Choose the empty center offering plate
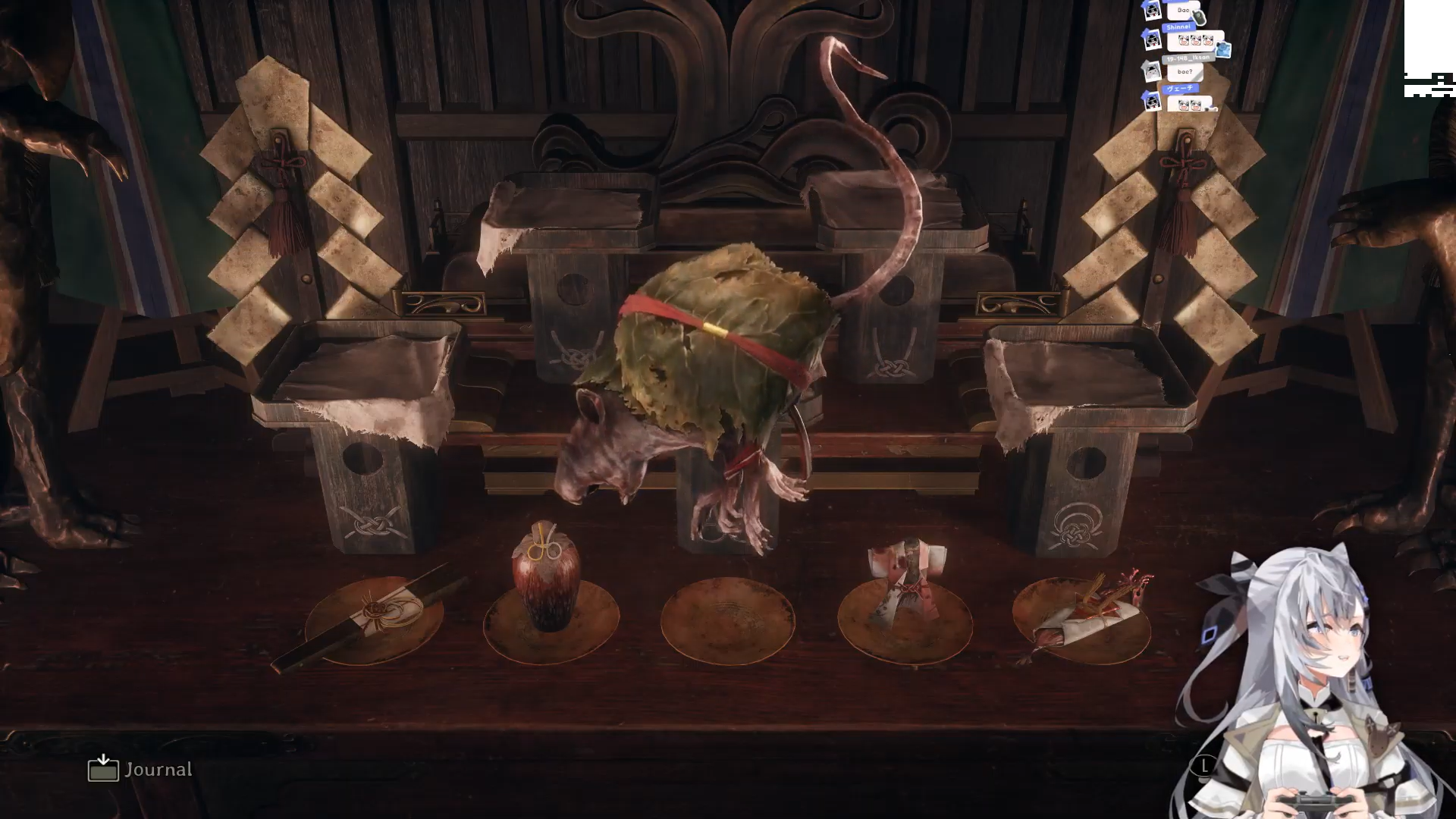Viewport: 1456px width, 819px height. tap(727, 622)
